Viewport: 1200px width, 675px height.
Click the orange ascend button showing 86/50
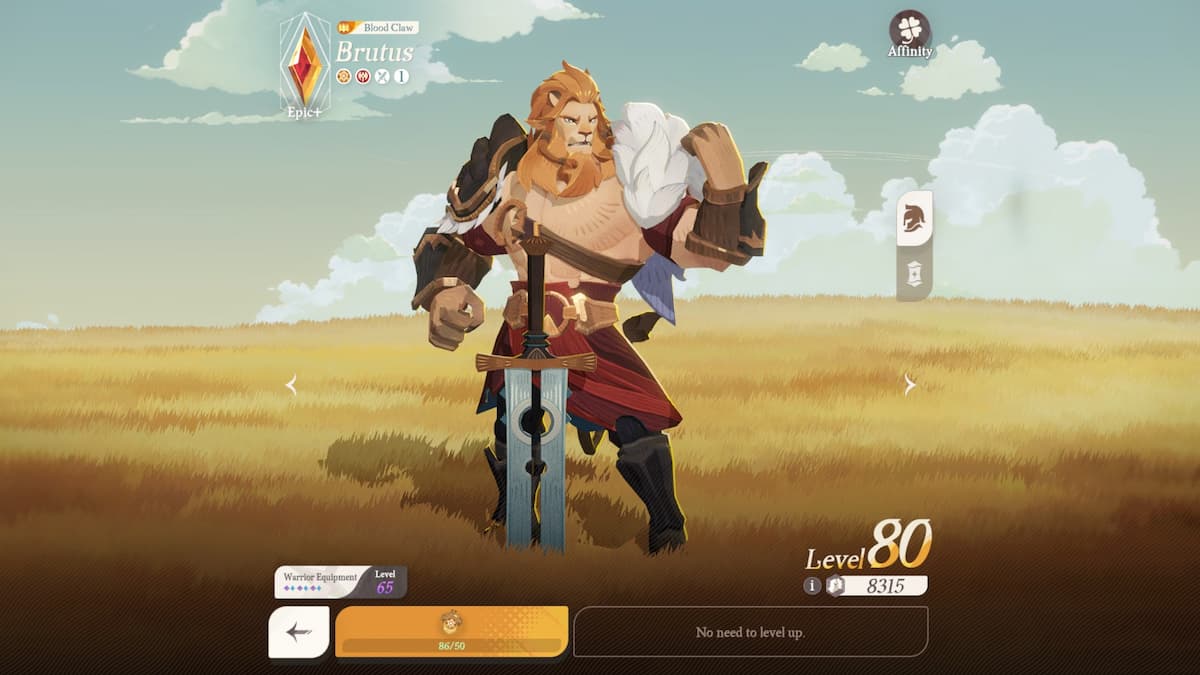[x=451, y=631]
